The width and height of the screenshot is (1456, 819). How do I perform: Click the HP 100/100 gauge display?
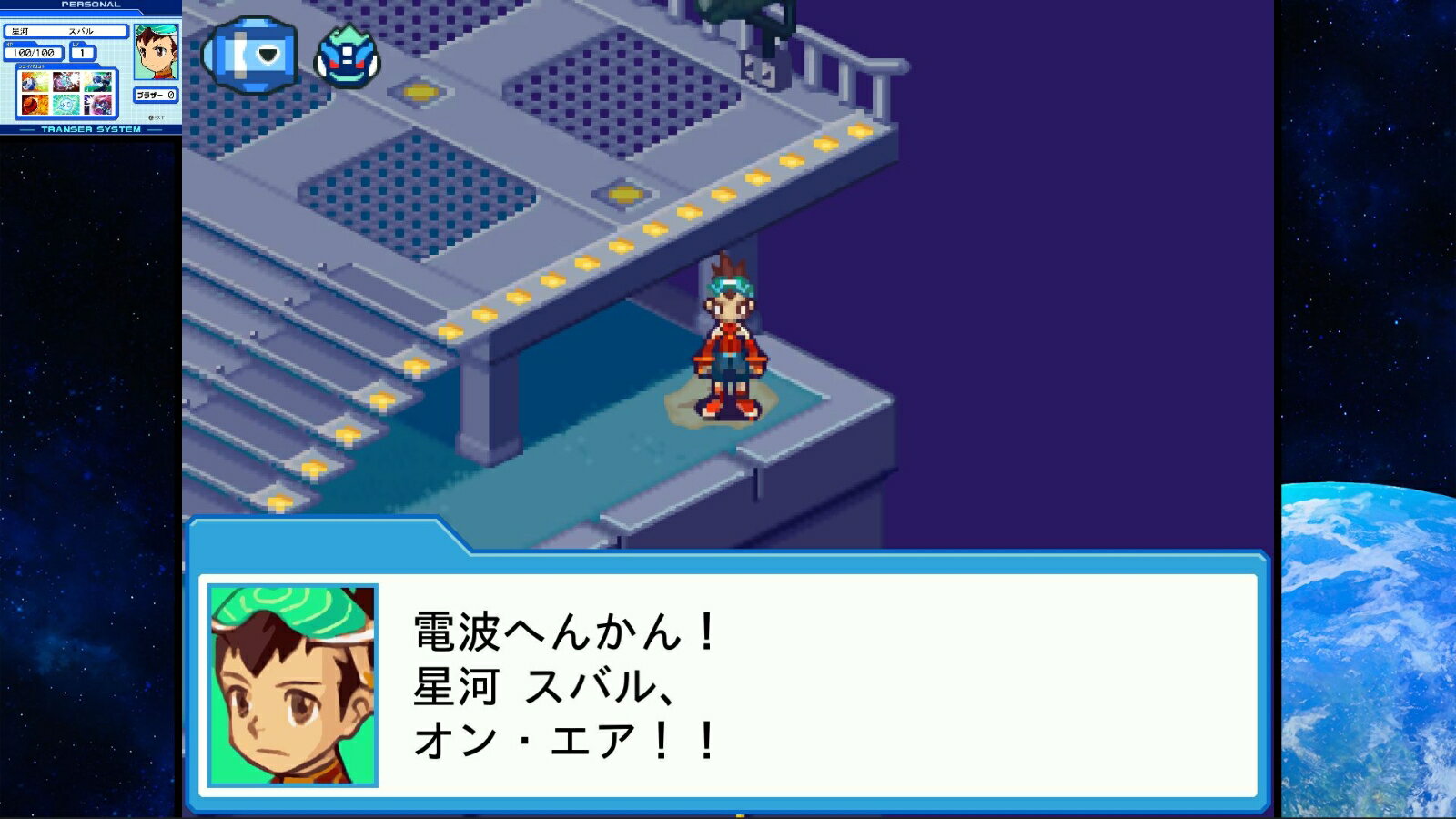coord(33,53)
